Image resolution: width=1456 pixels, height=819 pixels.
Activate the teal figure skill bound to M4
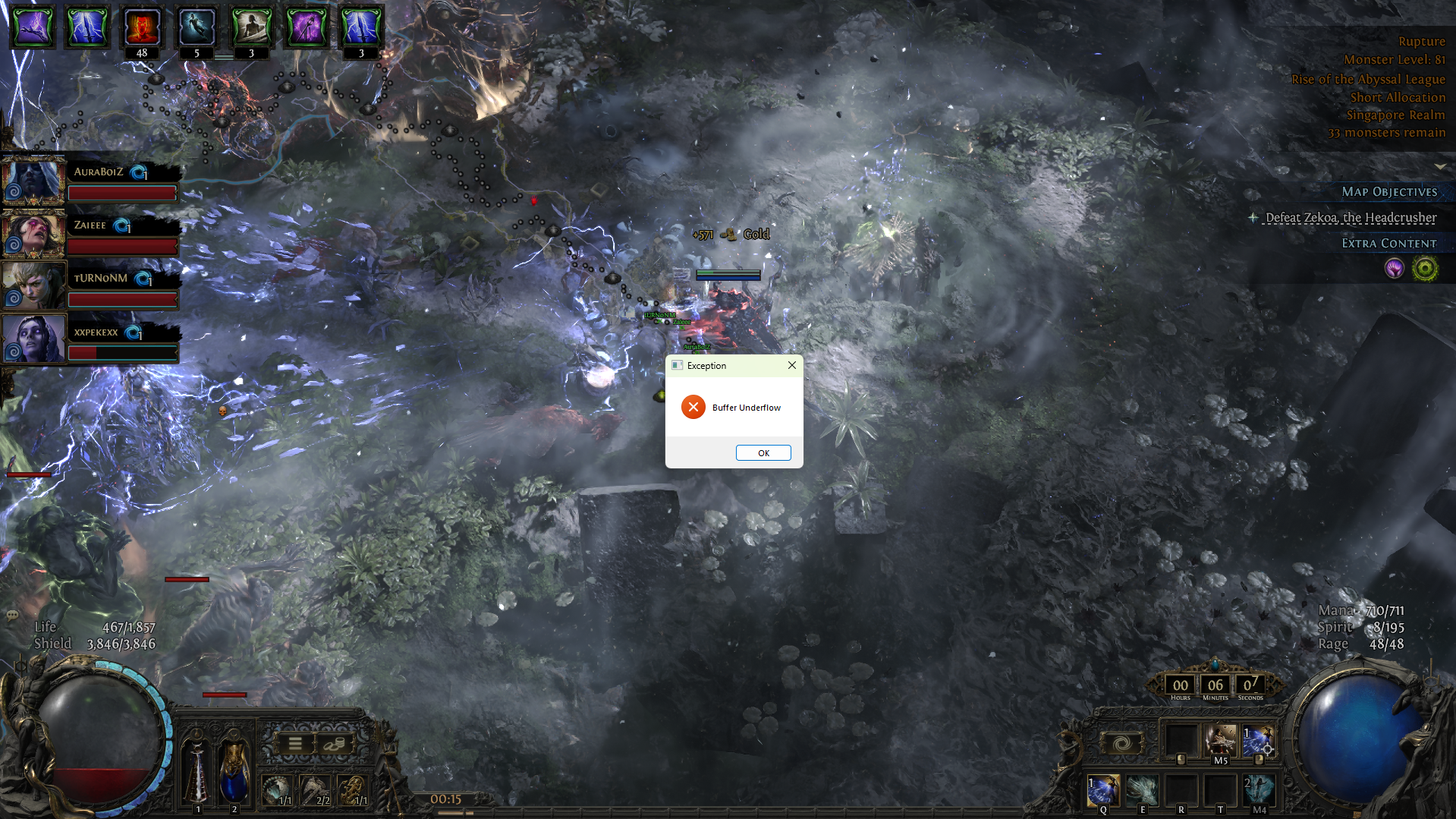click(x=1259, y=790)
